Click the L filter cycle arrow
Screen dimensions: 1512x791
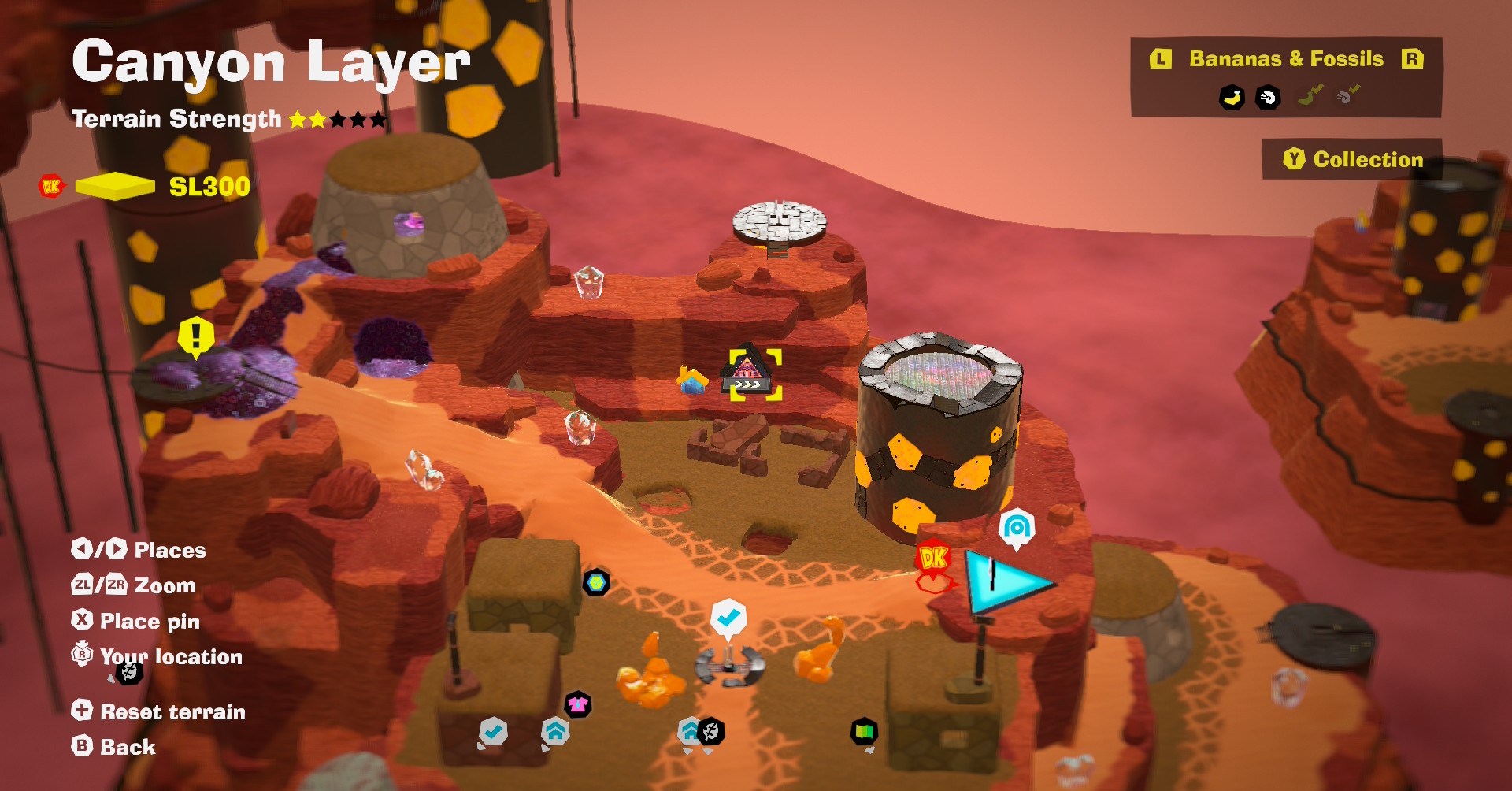1161,58
